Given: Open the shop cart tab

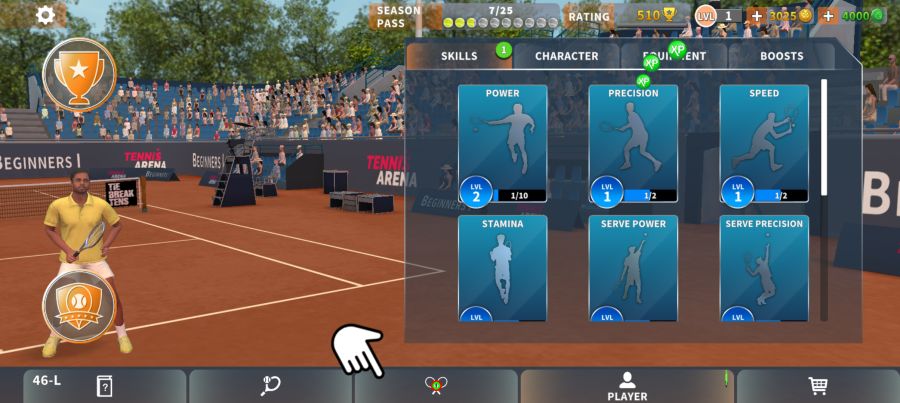Looking at the screenshot, I should coord(818,386).
